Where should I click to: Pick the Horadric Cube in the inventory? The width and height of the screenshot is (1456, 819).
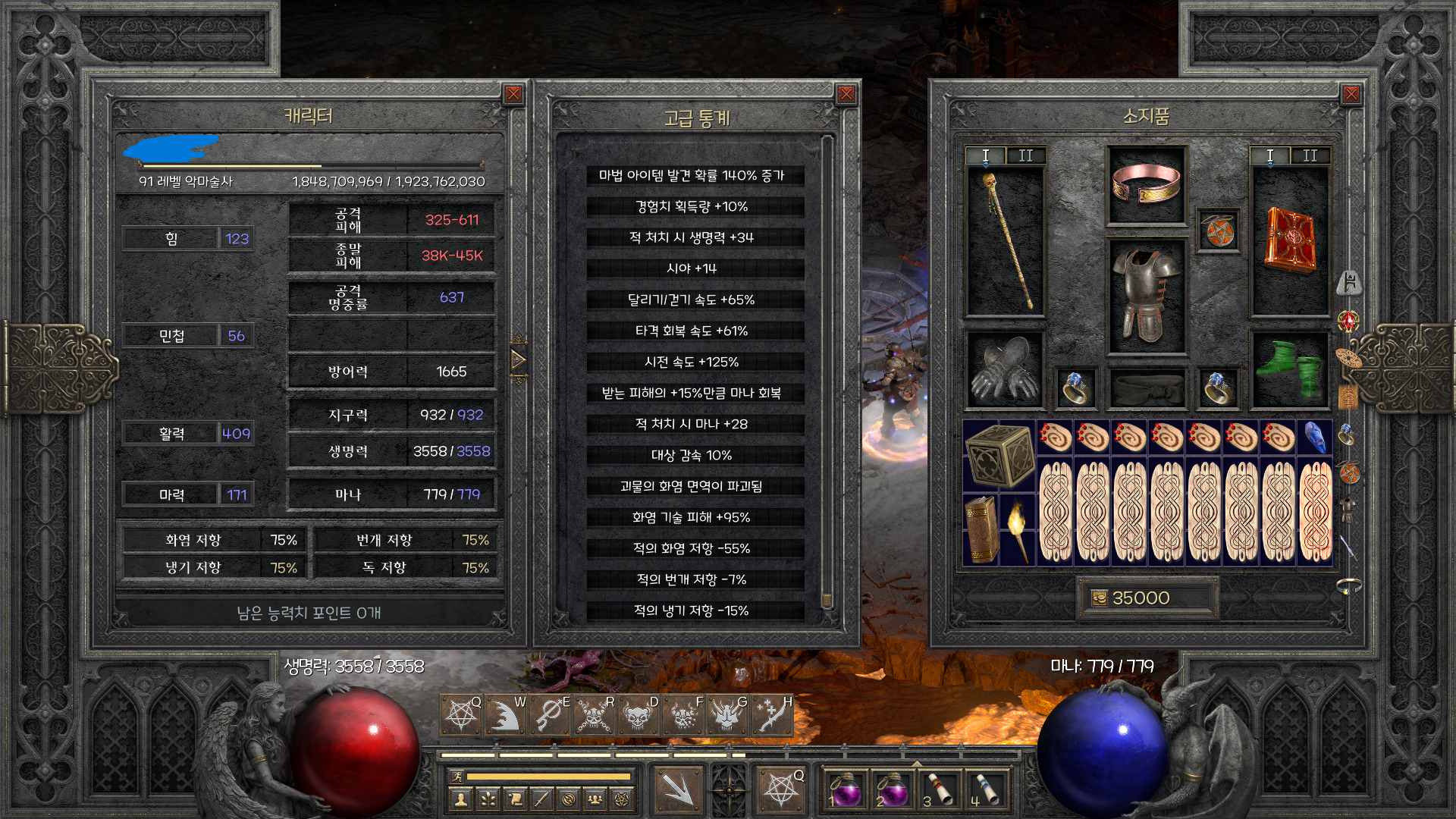tap(999, 455)
